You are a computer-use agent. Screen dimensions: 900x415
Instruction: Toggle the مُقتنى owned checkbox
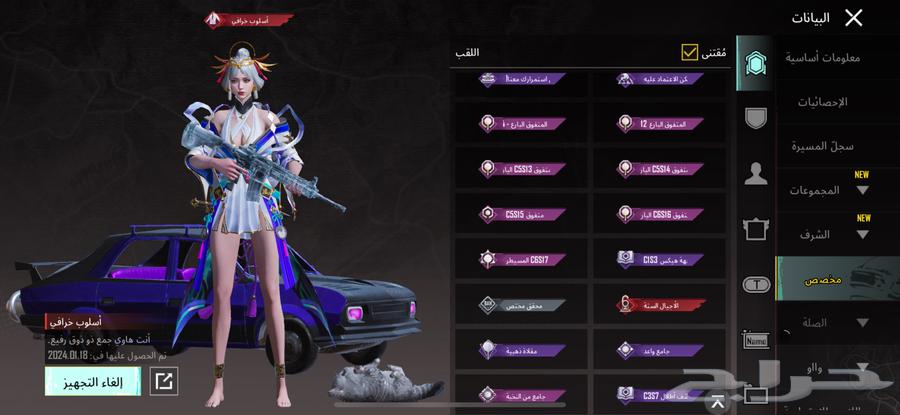690,52
